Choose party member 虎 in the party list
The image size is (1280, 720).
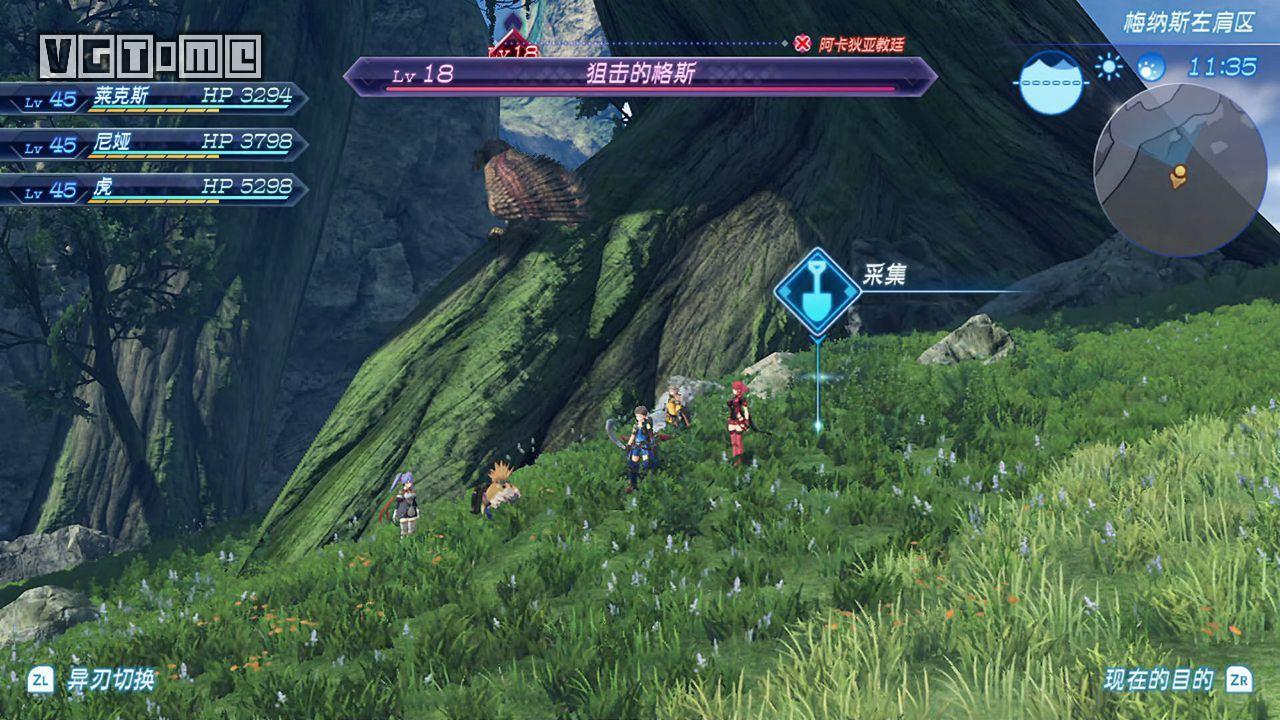[150, 188]
